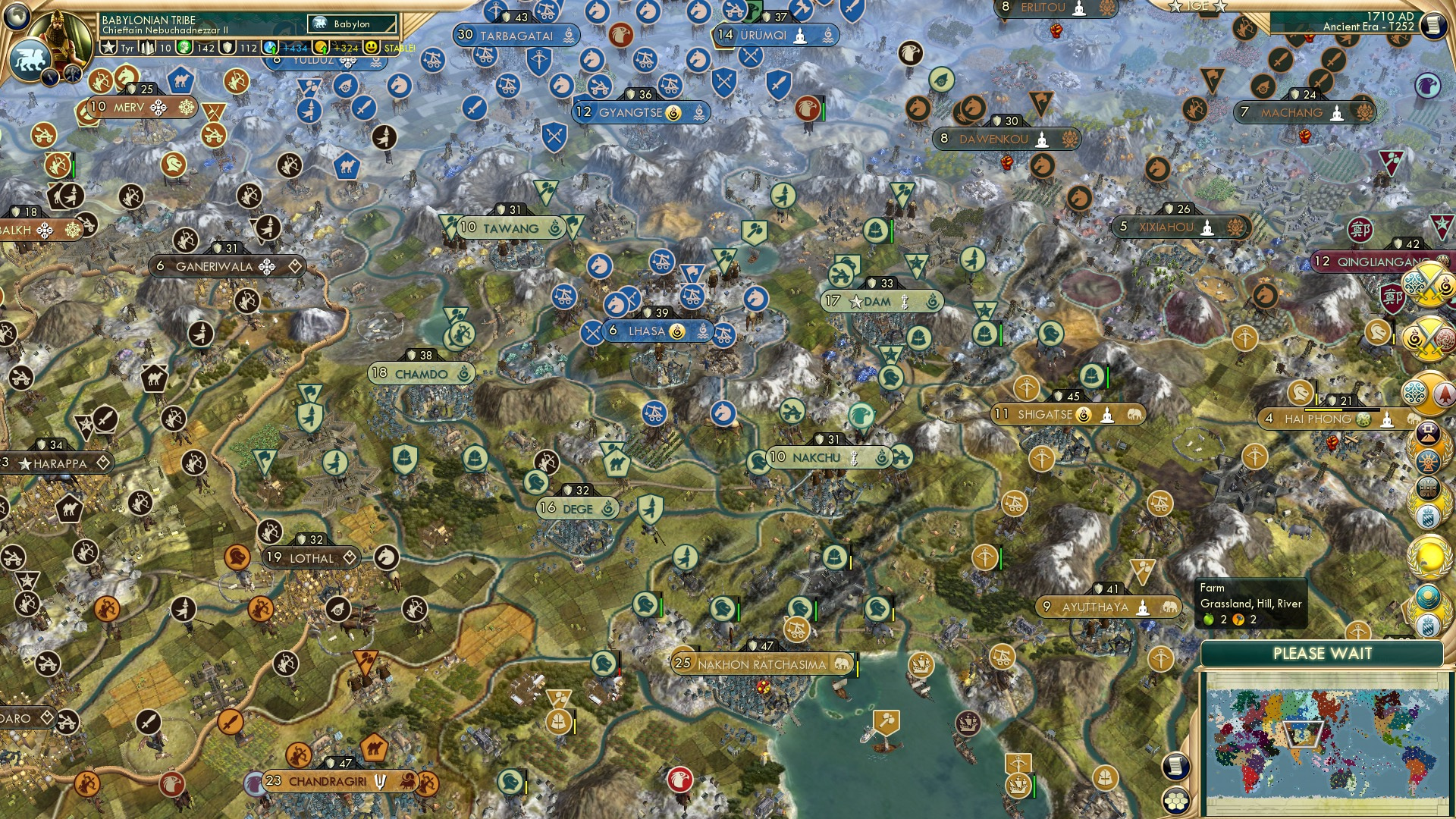Toggle the lightning bolt icon beside the leader portrait

pyautogui.click(x=50, y=76)
